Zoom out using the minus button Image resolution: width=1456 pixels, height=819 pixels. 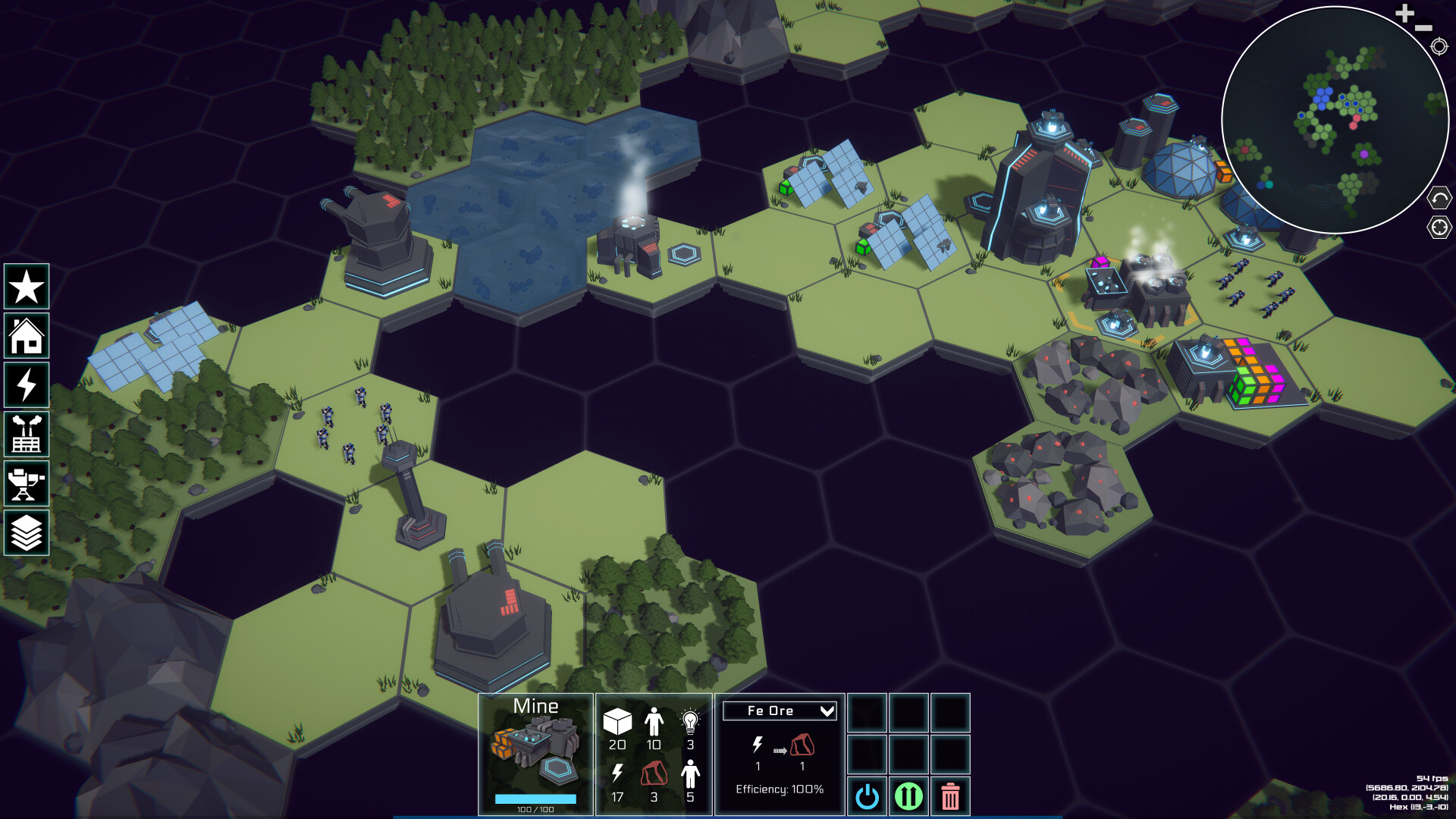1425,27
